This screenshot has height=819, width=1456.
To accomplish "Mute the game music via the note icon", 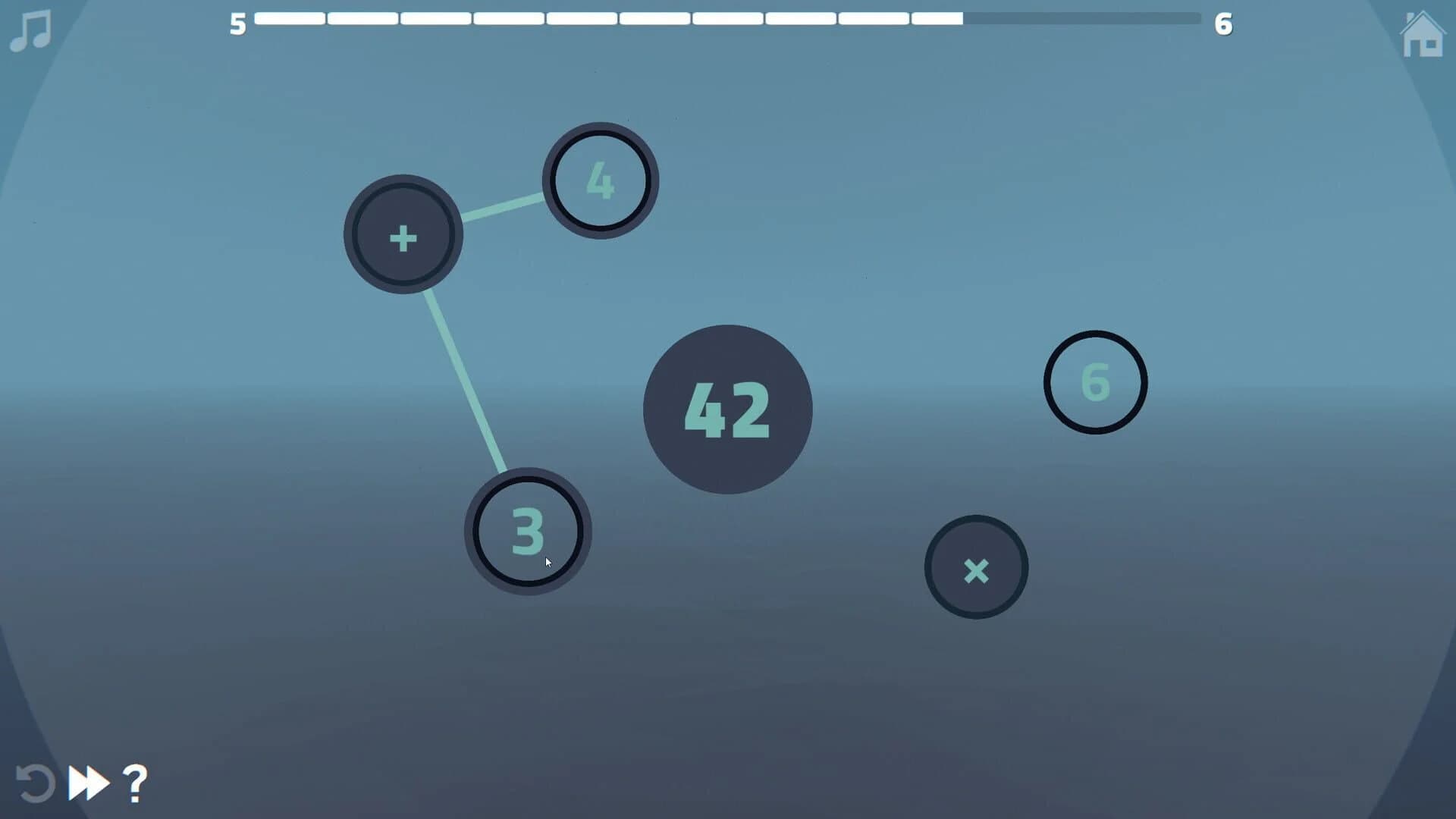I will pyautogui.click(x=29, y=29).
